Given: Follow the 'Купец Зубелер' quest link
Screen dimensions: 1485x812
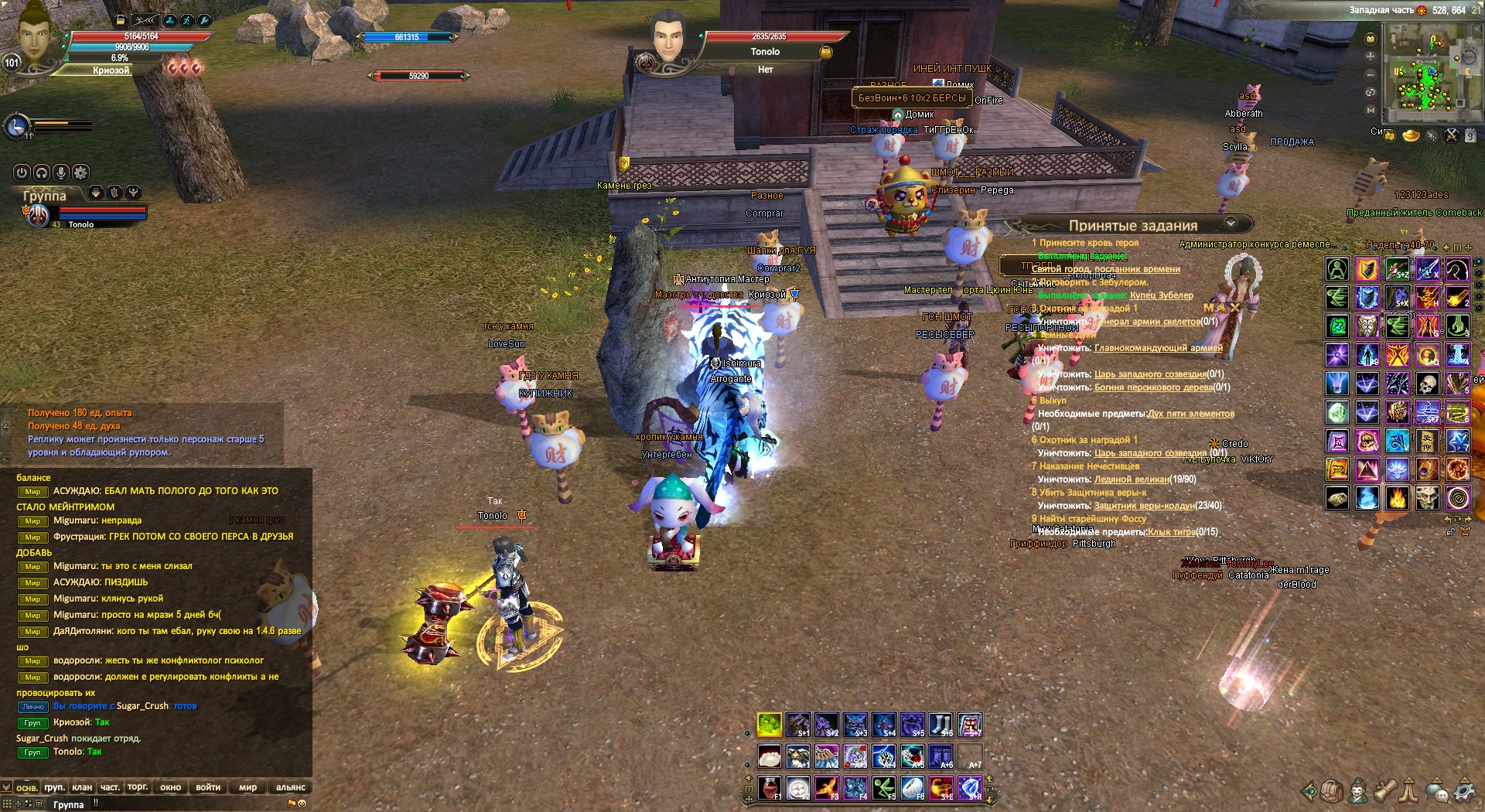Looking at the screenshot, I should 1161,295.
